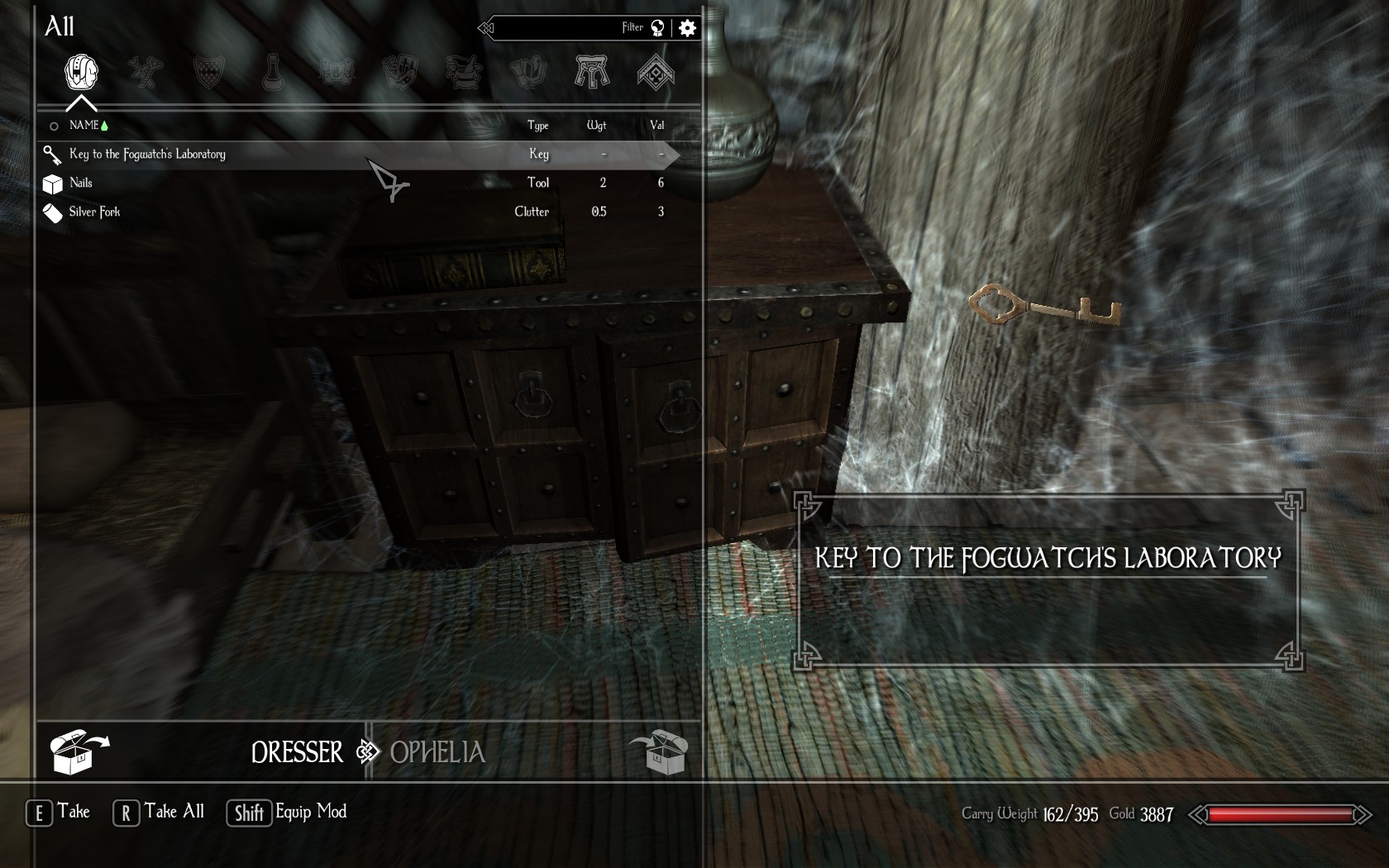The width and height of the screenshot is (1389, 868).
Task: Open the Misc items category tab
Action: (x=656, y=74)
